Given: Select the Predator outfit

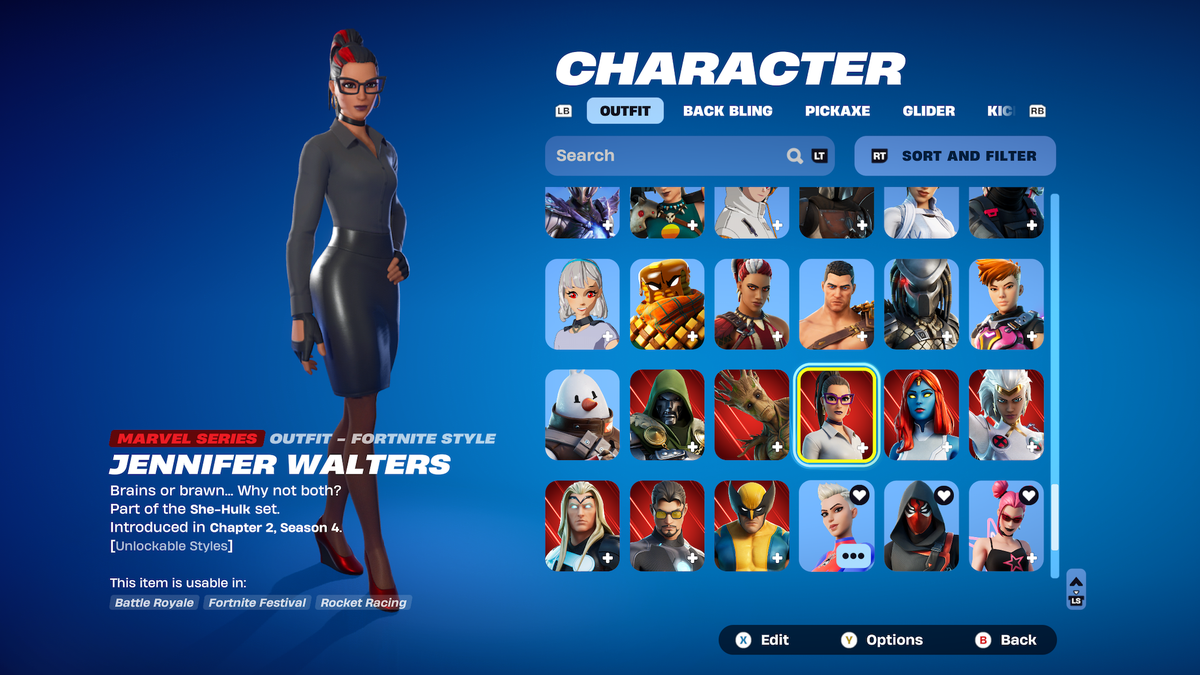Looking at the screenshot, I should click(x=921, y=304).
